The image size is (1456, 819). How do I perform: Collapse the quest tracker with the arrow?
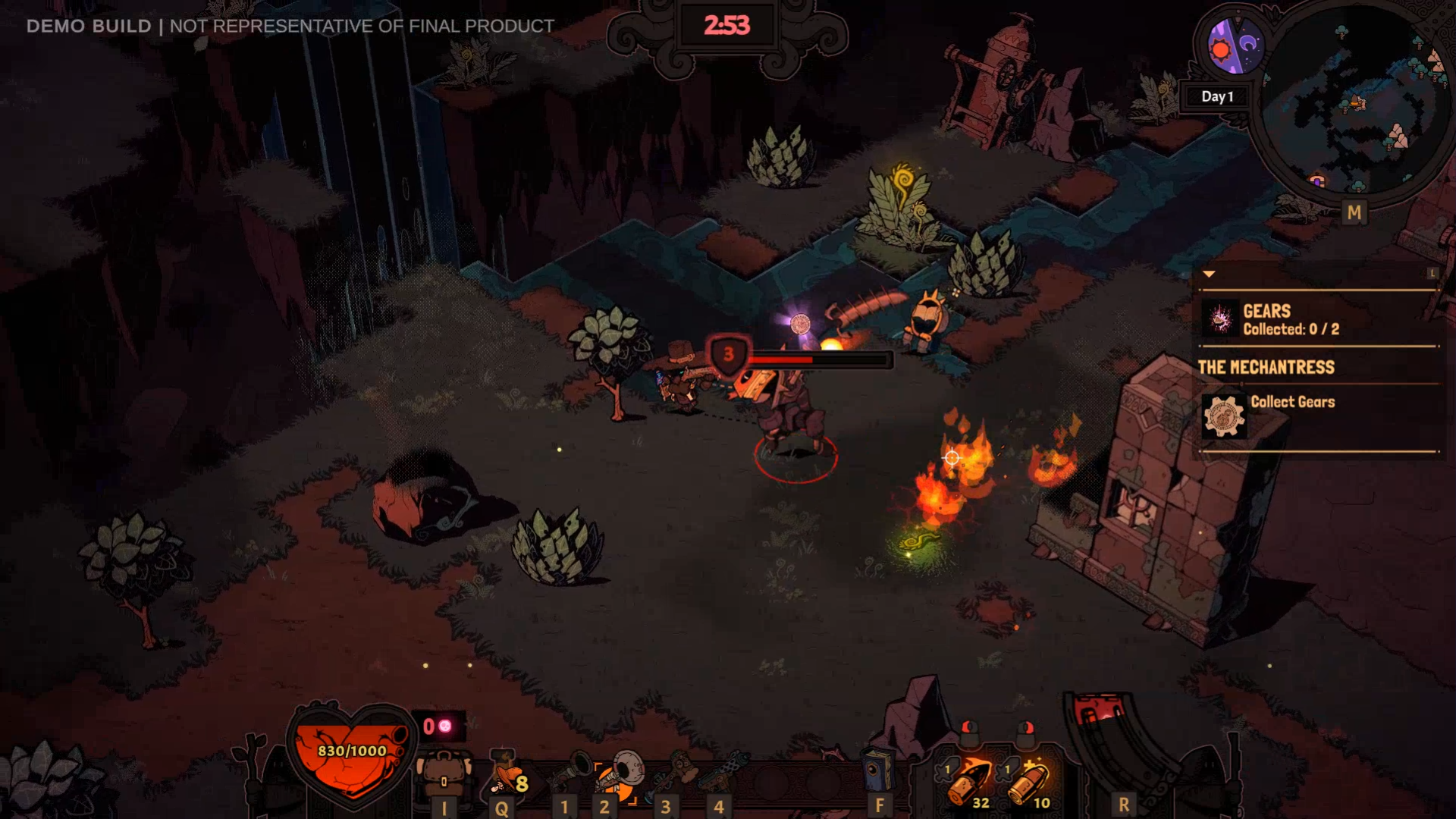(x=1209, y=274)
